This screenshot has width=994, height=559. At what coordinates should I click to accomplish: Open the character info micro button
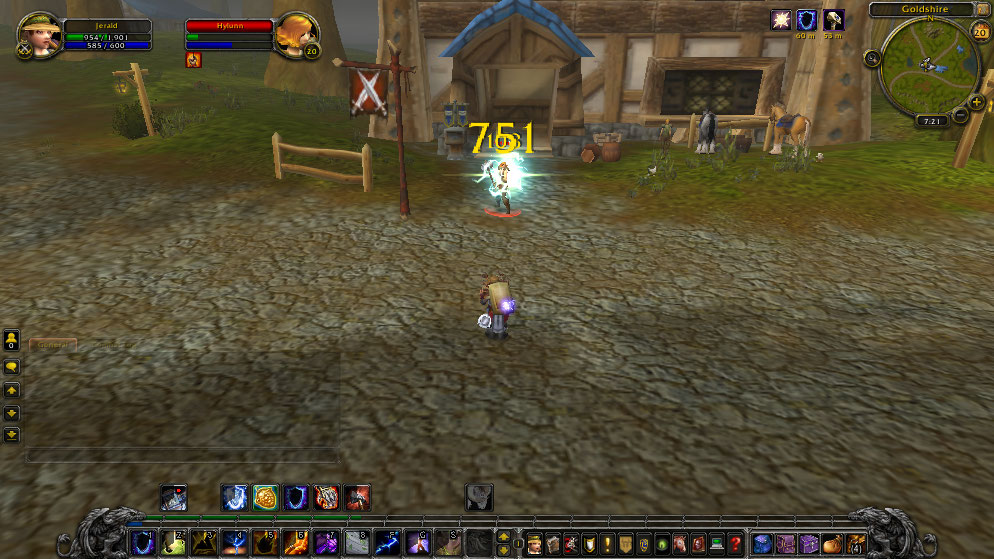[533, 543]
